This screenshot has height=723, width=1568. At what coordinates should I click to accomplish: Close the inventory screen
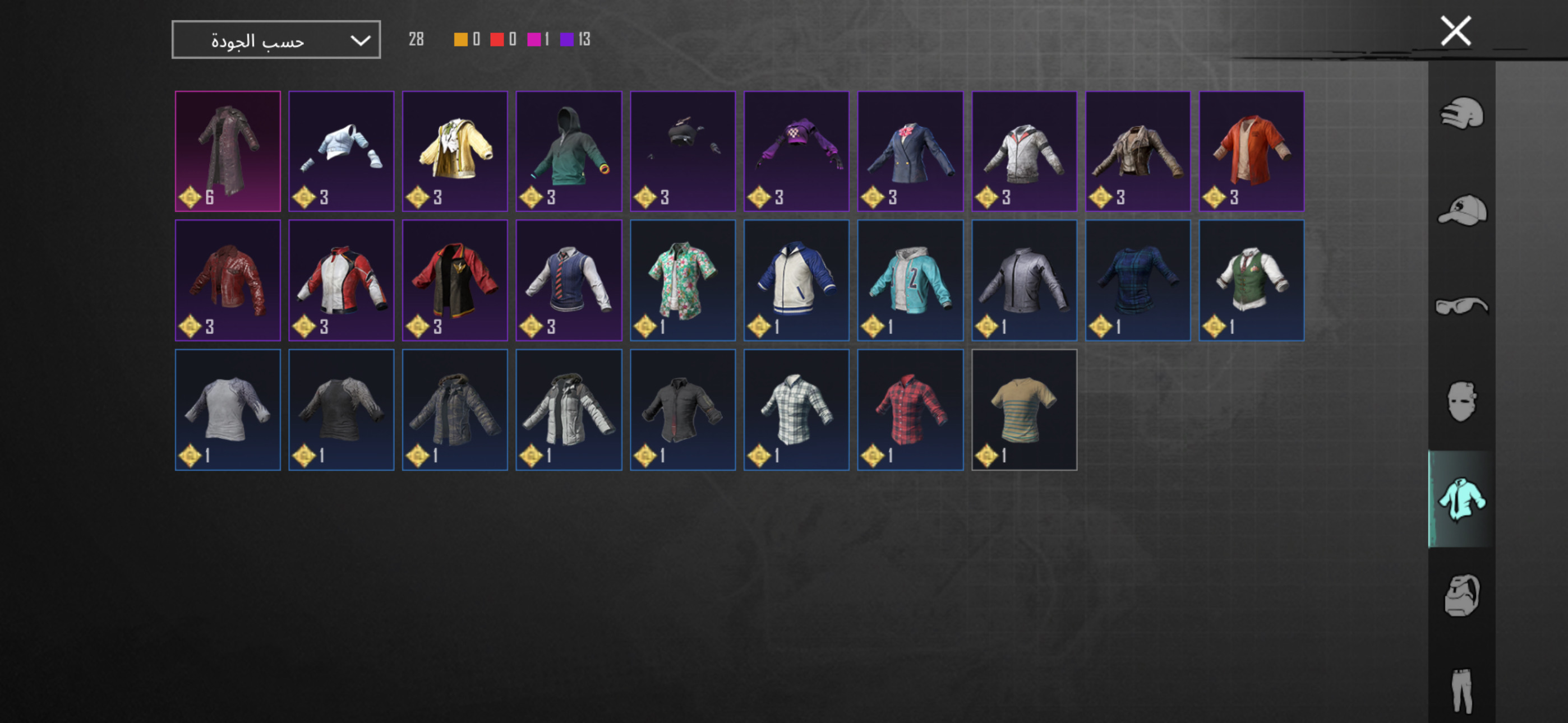click(x=1455, y=31)
